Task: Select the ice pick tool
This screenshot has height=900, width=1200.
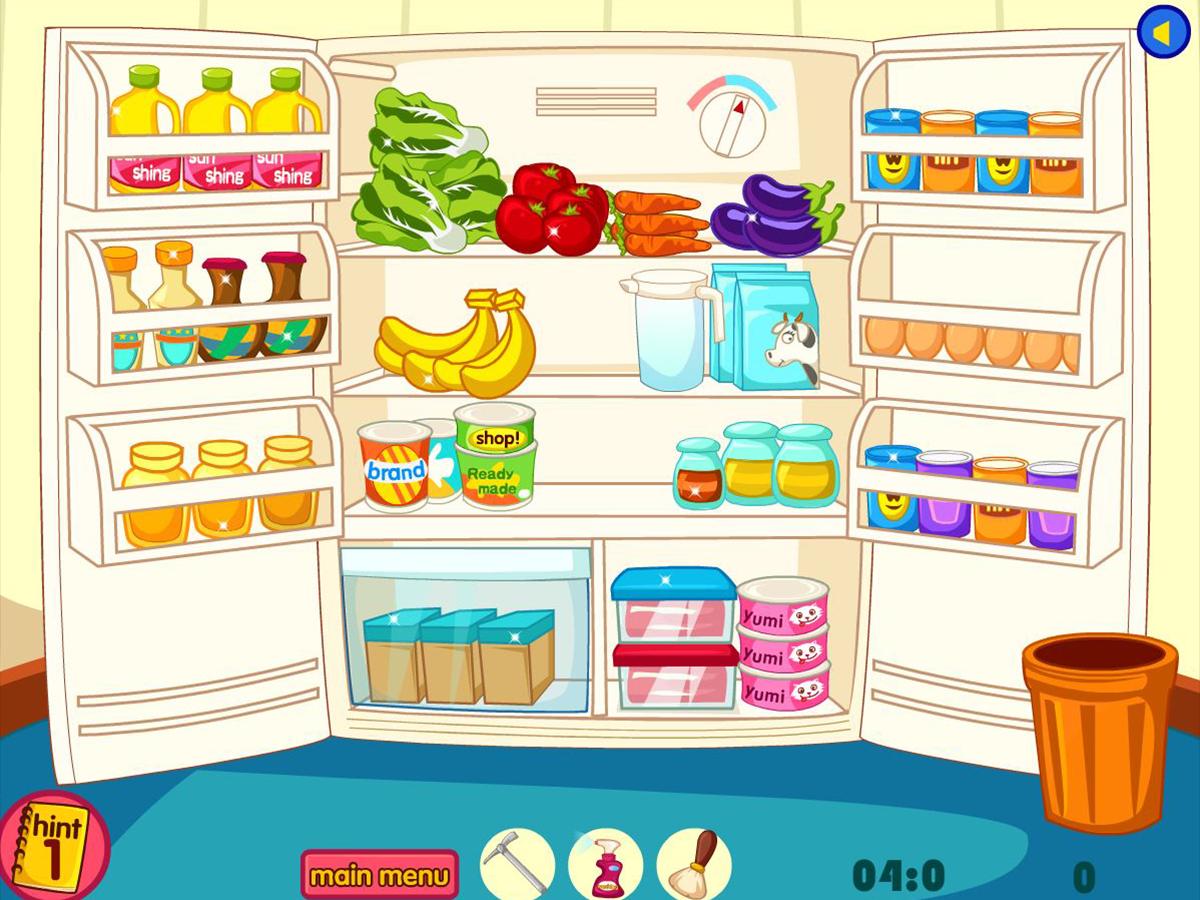Action: coord(517,863)
